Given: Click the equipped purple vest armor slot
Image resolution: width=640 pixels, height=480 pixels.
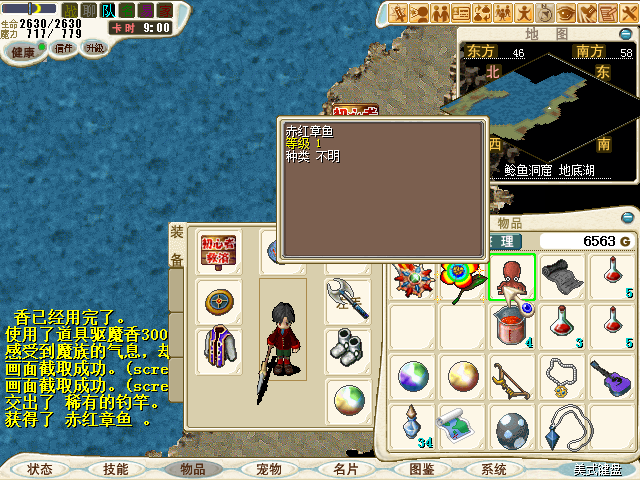Looking at the screenshot, I should [x=217, y=350].
